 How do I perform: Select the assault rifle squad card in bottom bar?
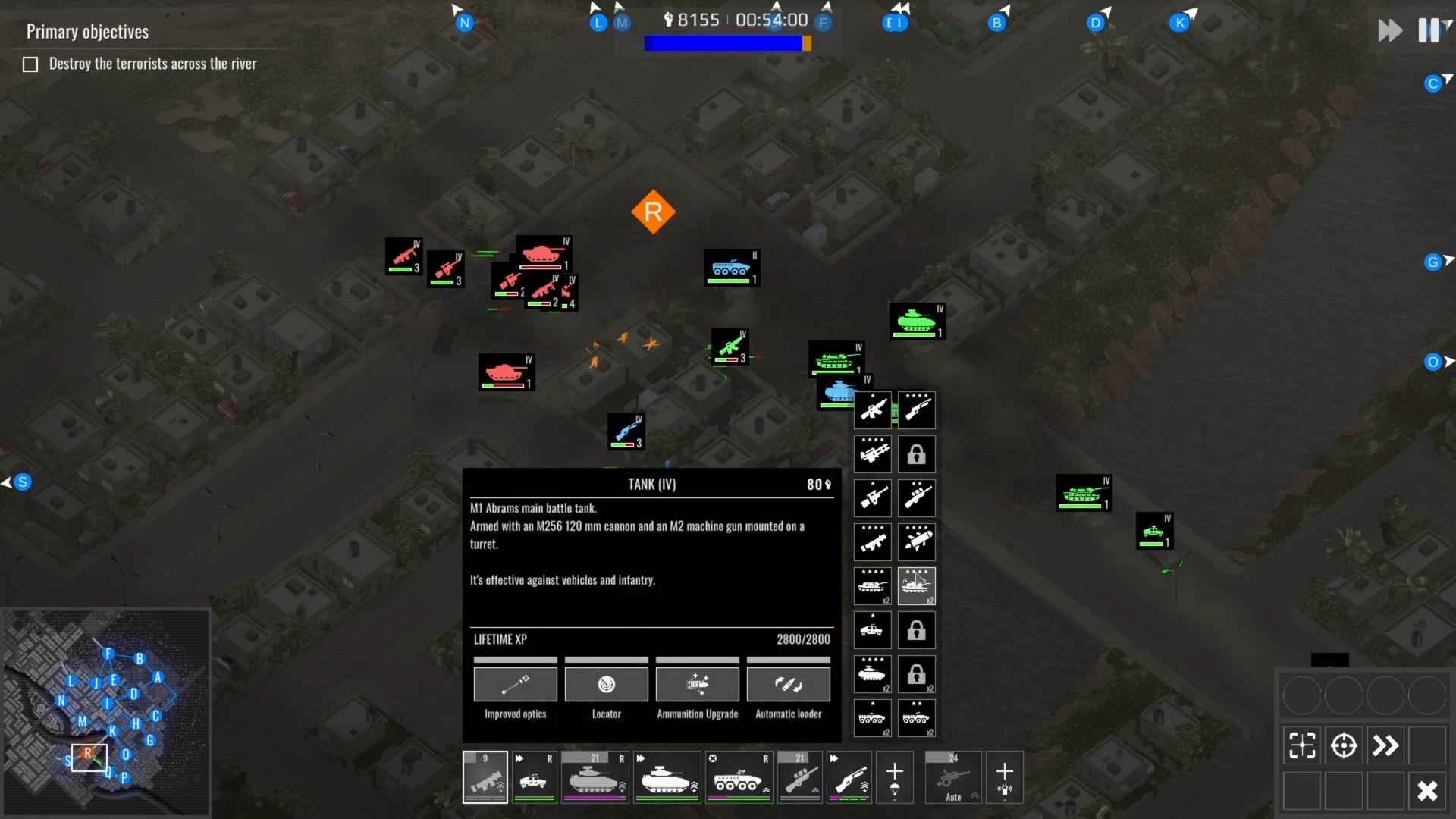coord(485,777)
